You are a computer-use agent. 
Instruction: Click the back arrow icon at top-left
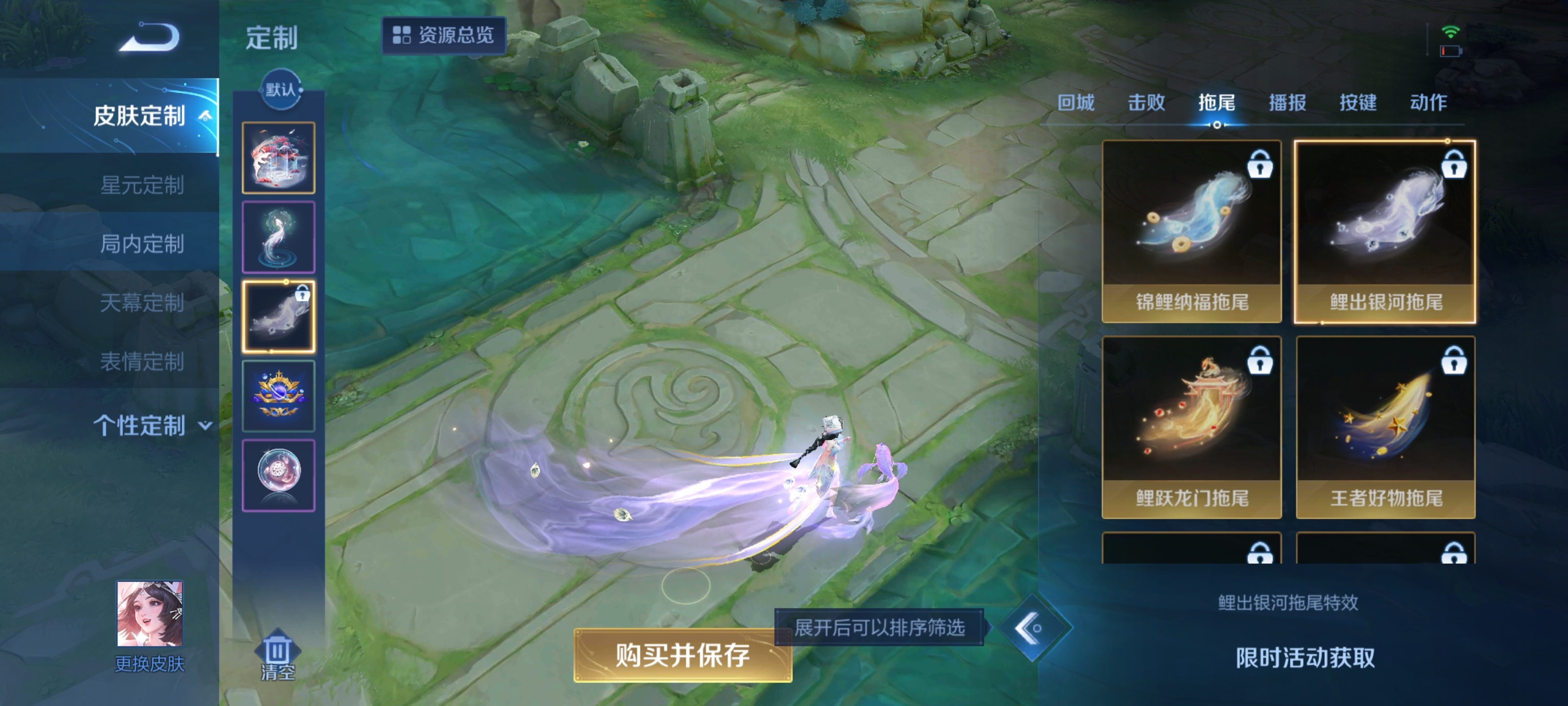[149, 38]
